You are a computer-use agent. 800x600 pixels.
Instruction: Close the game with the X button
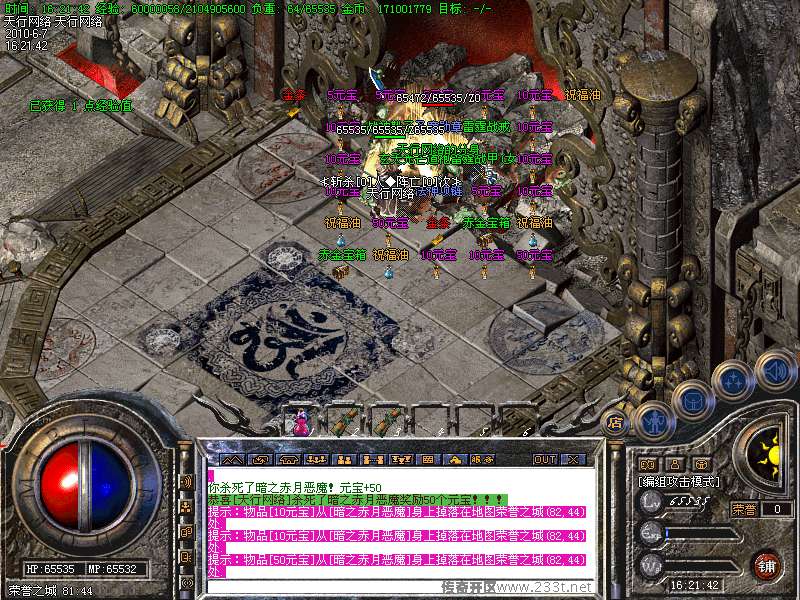[x=573, y=459]
